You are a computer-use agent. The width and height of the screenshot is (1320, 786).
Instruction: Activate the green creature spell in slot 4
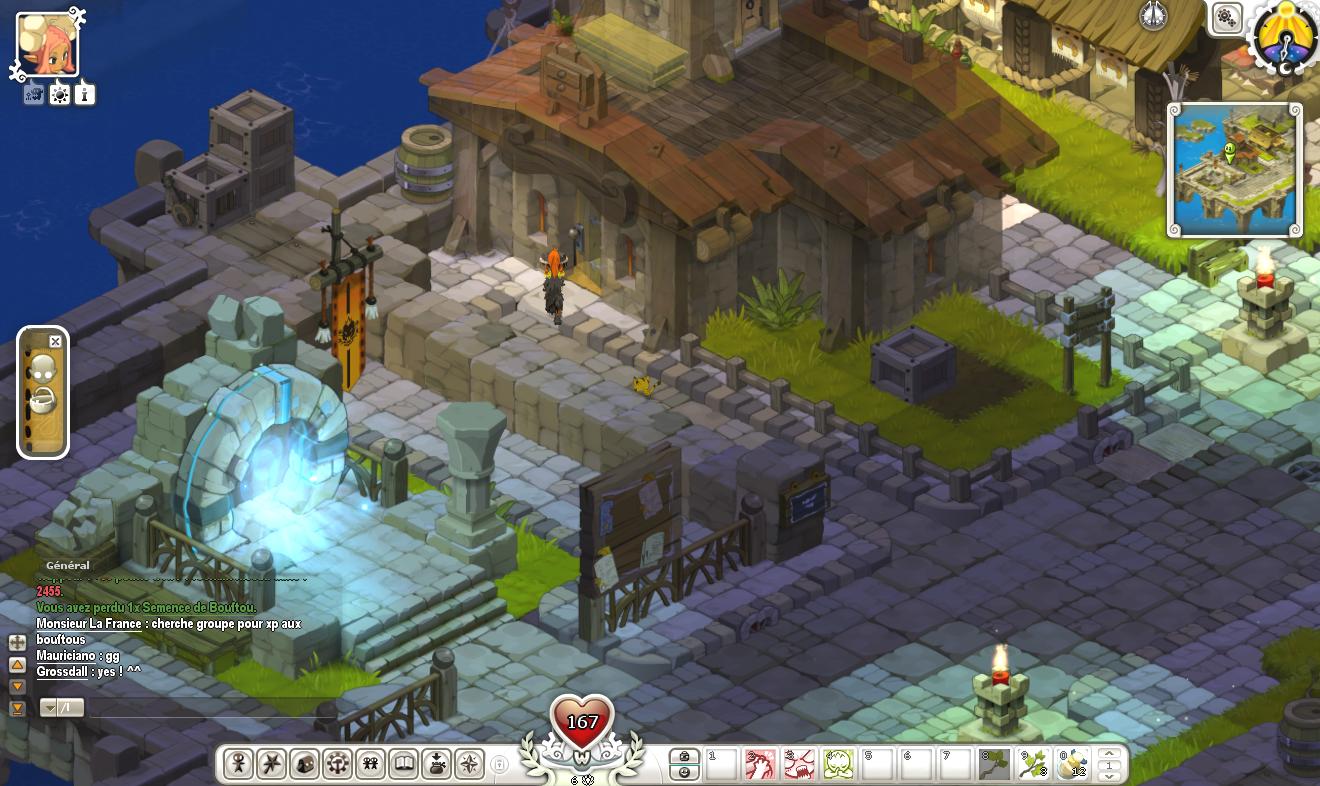[x=837, y=765]
